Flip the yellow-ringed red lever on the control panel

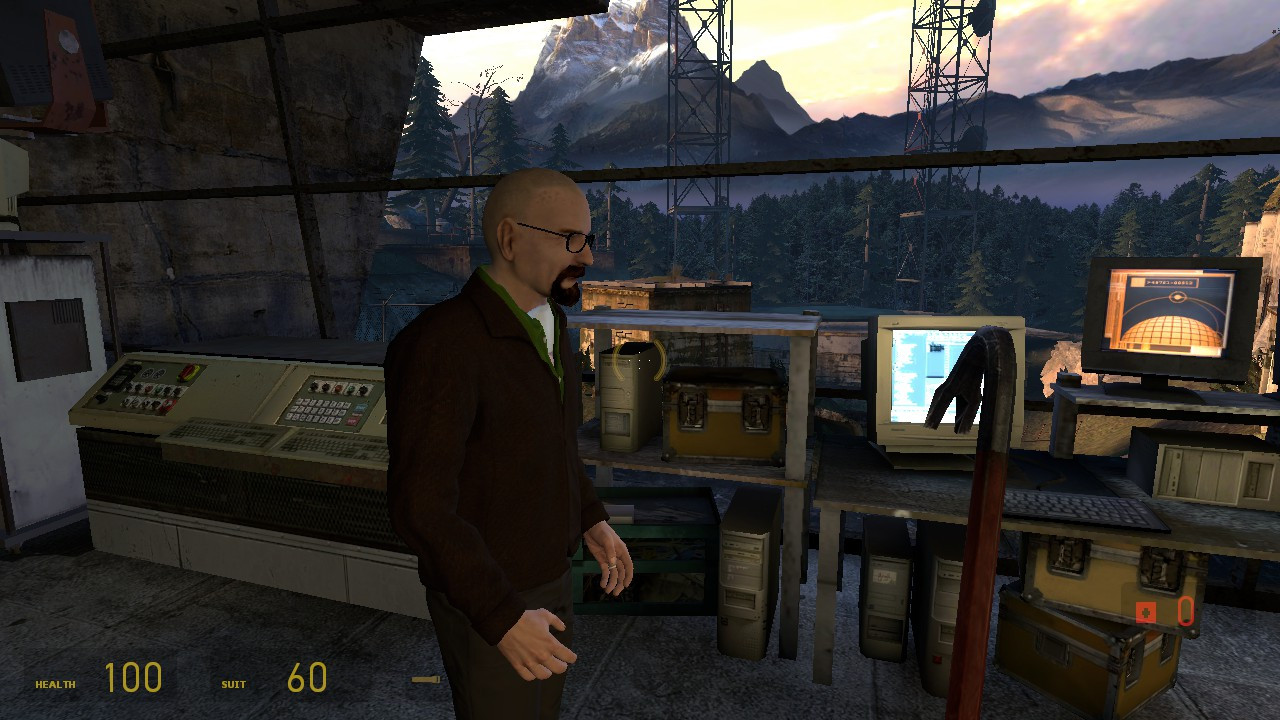tap(187, 374)
